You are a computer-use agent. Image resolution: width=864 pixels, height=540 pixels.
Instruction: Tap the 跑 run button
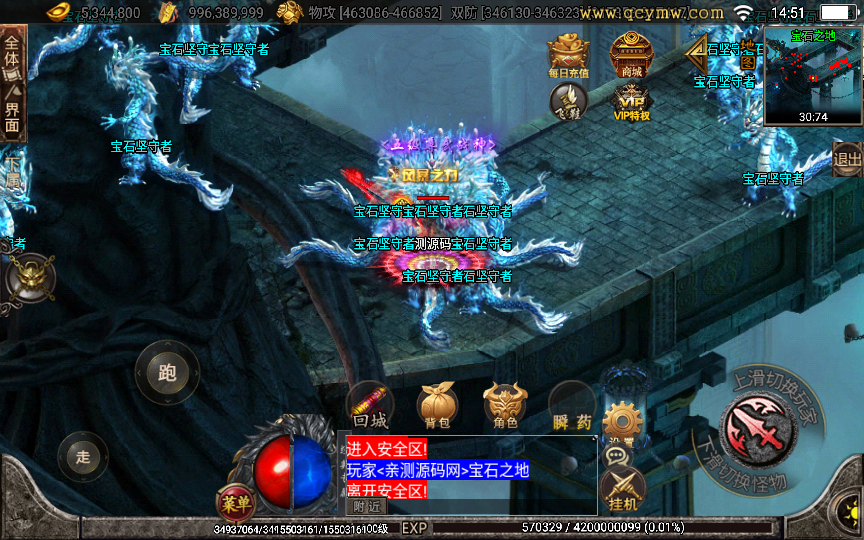167,373
